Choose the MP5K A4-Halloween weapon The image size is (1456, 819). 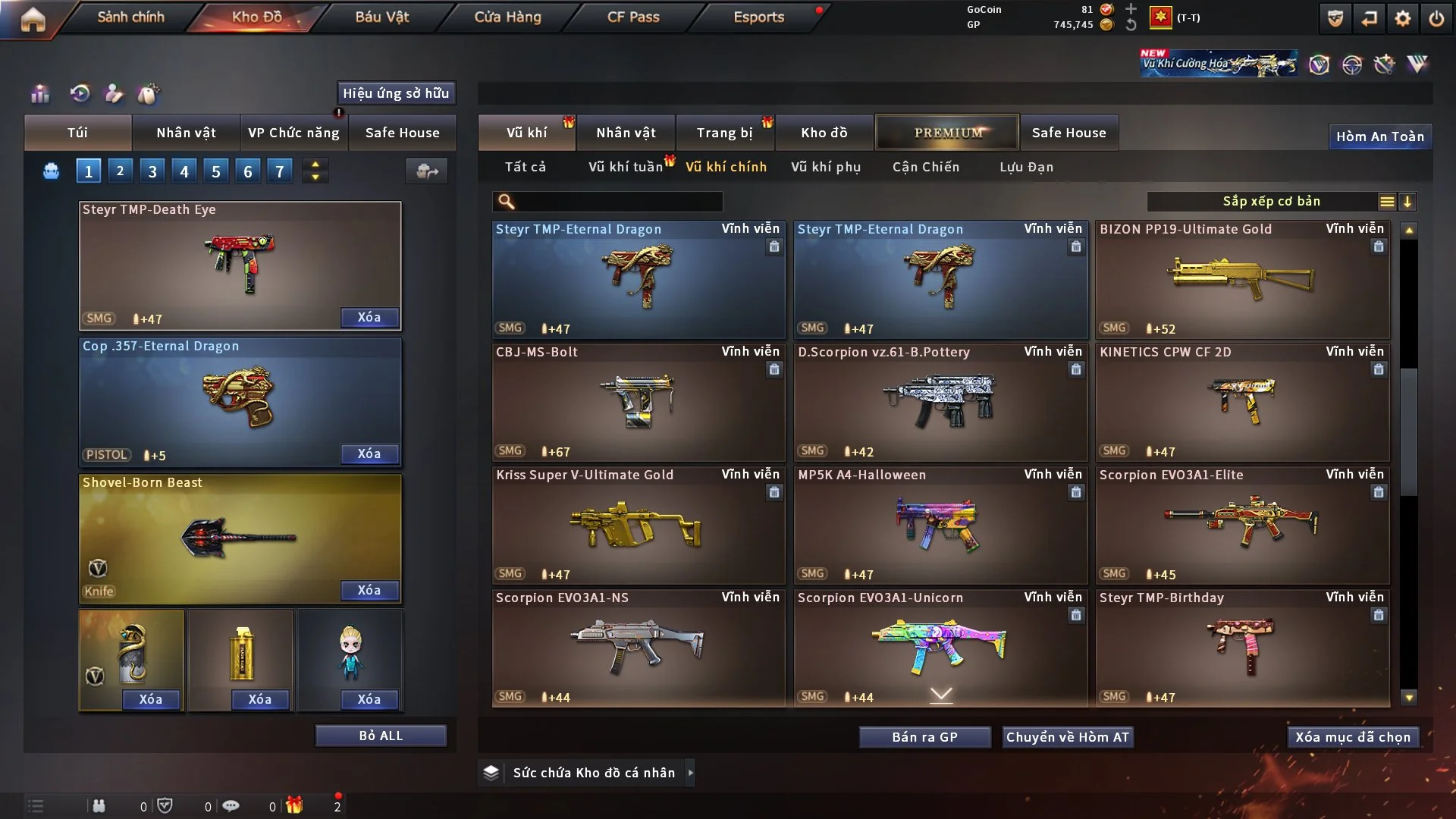(940, 525)
